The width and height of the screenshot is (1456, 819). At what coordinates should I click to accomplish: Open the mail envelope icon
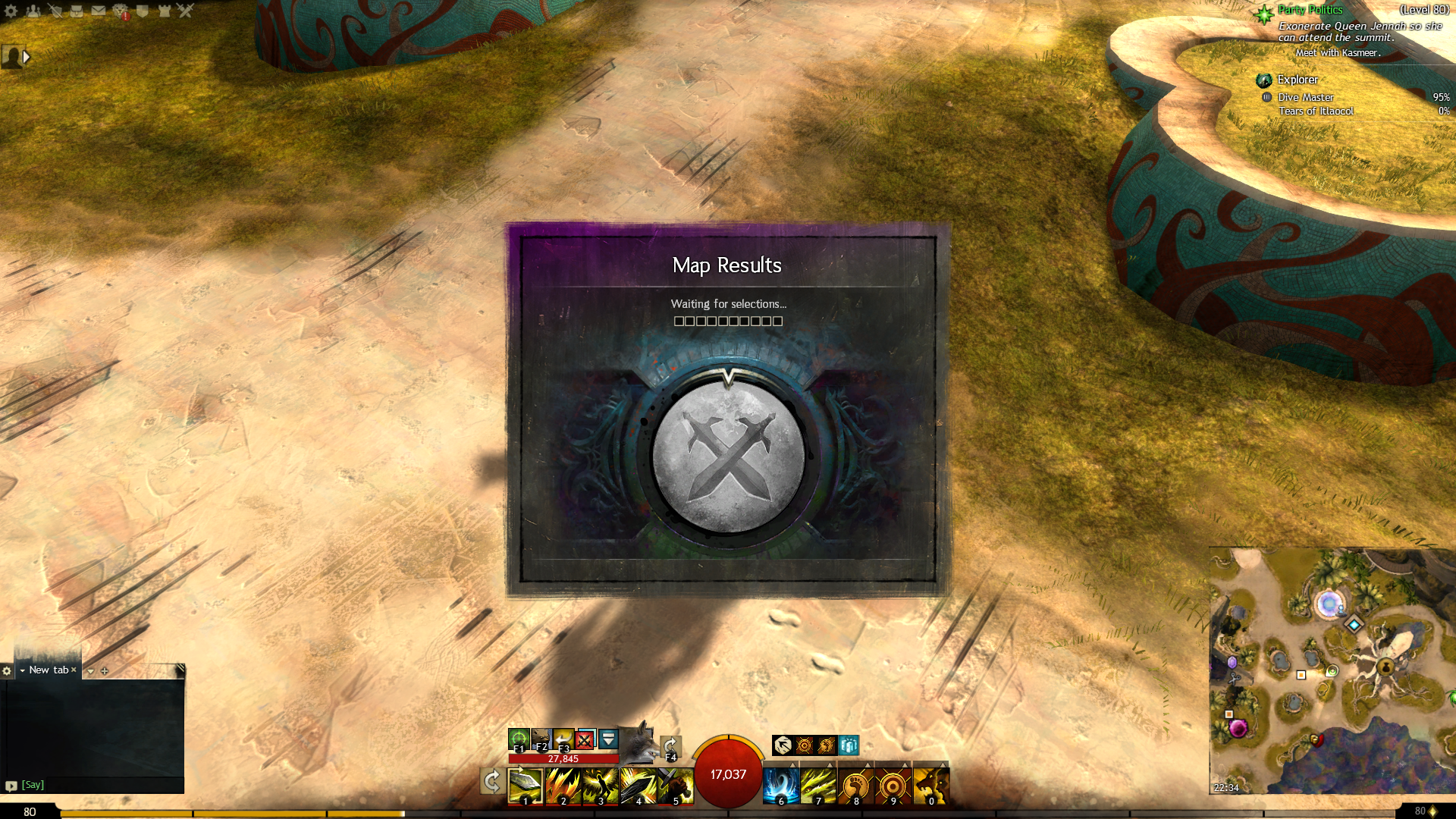click(99, 11)
